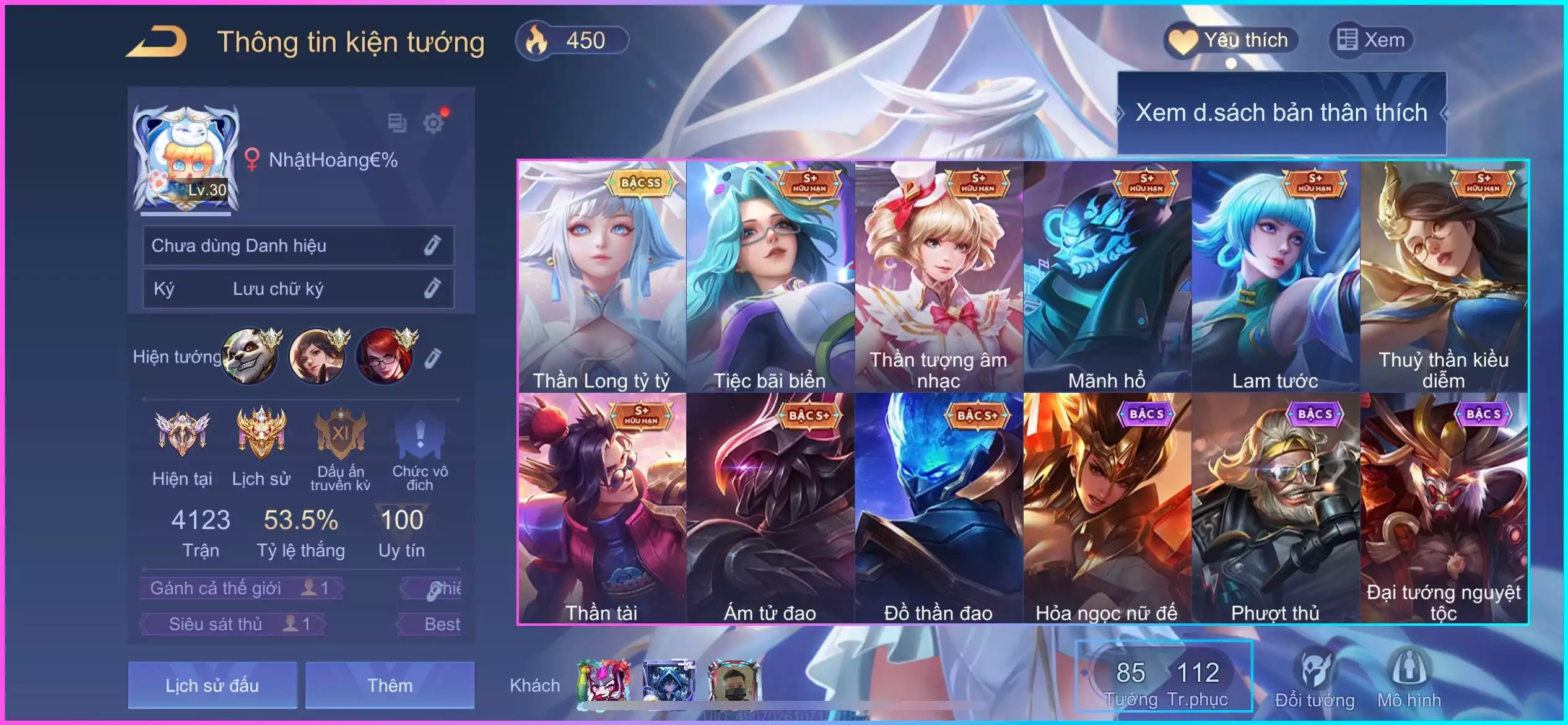Click the Xem view button
The width and height of the screenshot is (1568, 725).
[1371, 40]
